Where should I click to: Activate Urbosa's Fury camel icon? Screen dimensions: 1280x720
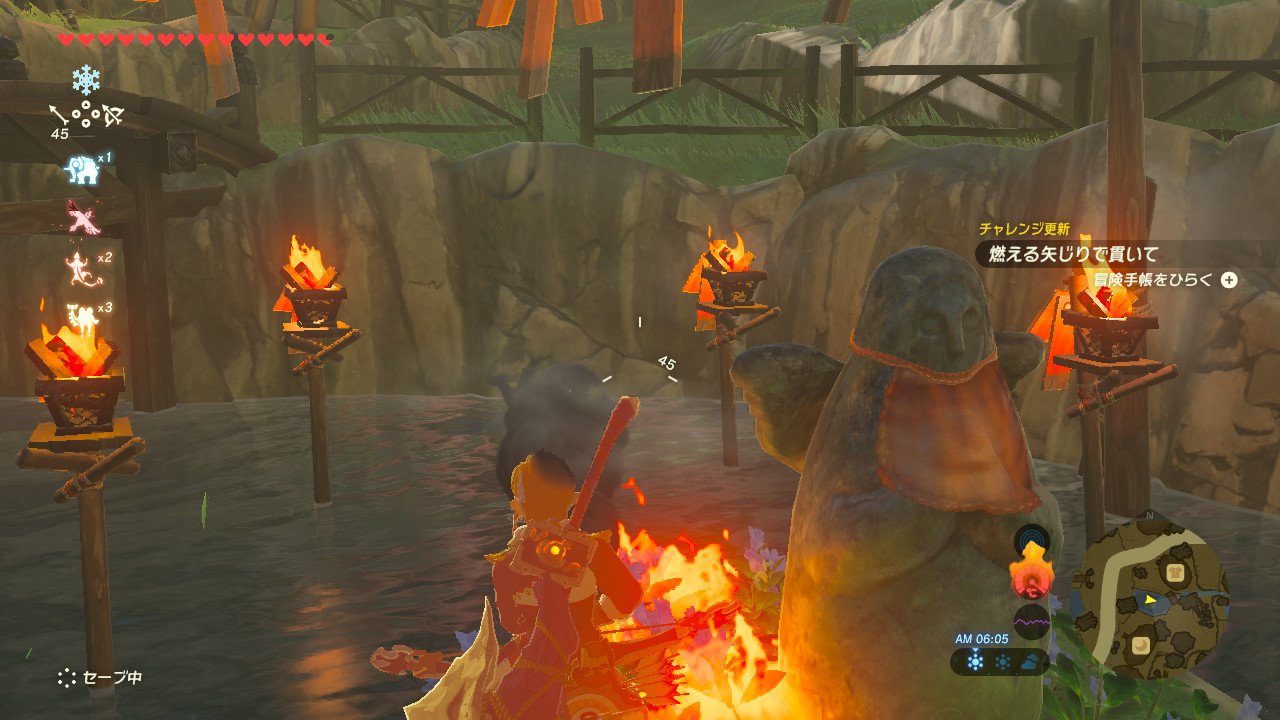coord(80,315)
